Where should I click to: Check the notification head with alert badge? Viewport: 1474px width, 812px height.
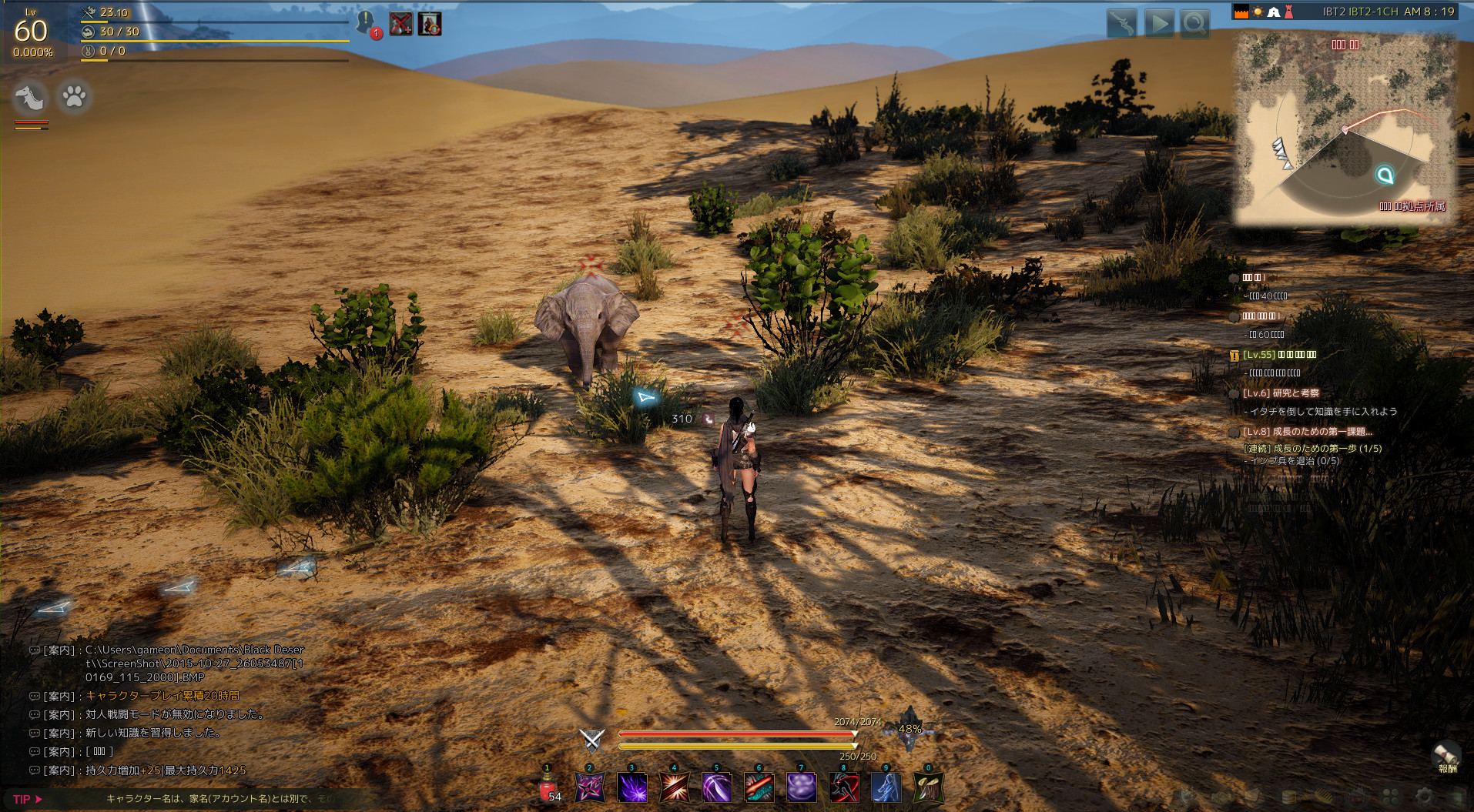(366, 24)
